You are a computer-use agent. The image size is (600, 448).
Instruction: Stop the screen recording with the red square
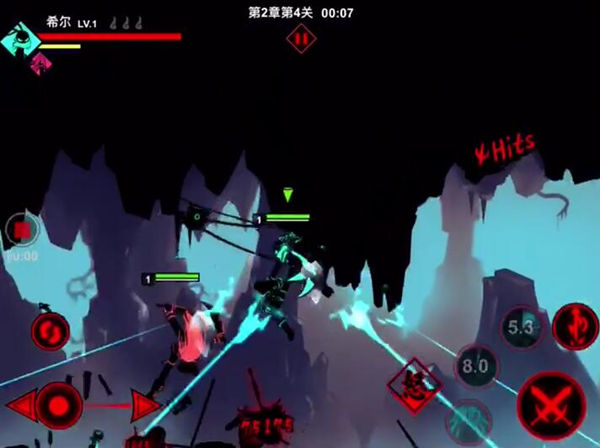(20, 230)
